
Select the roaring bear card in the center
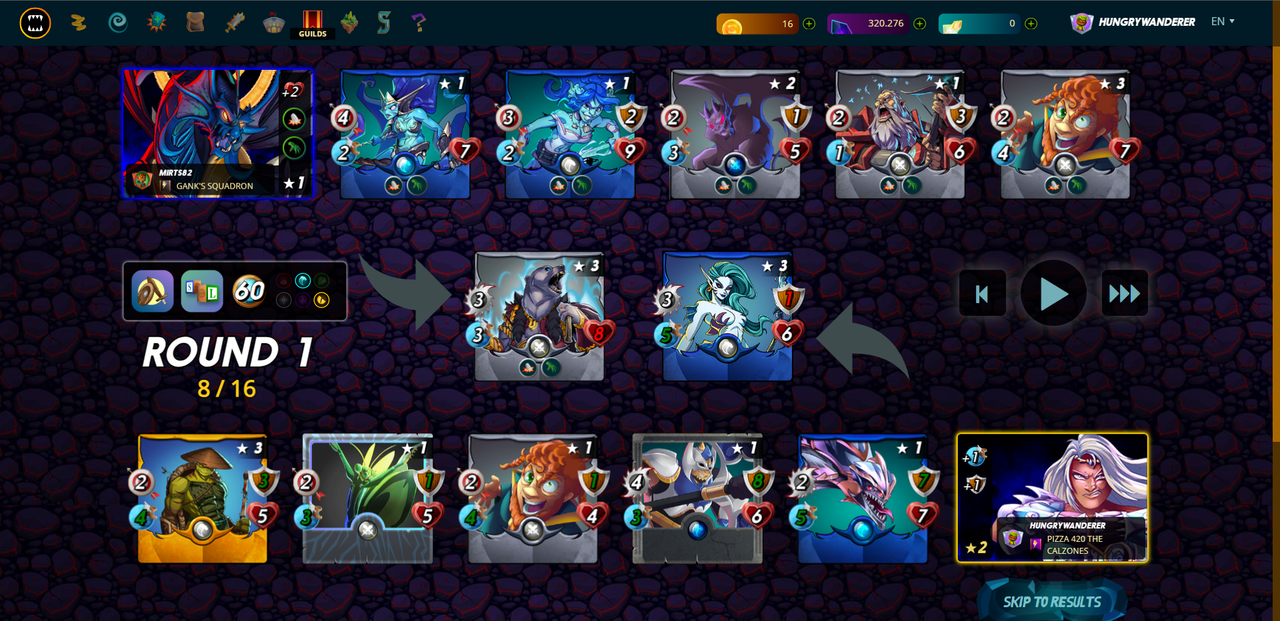coord(539,316)
